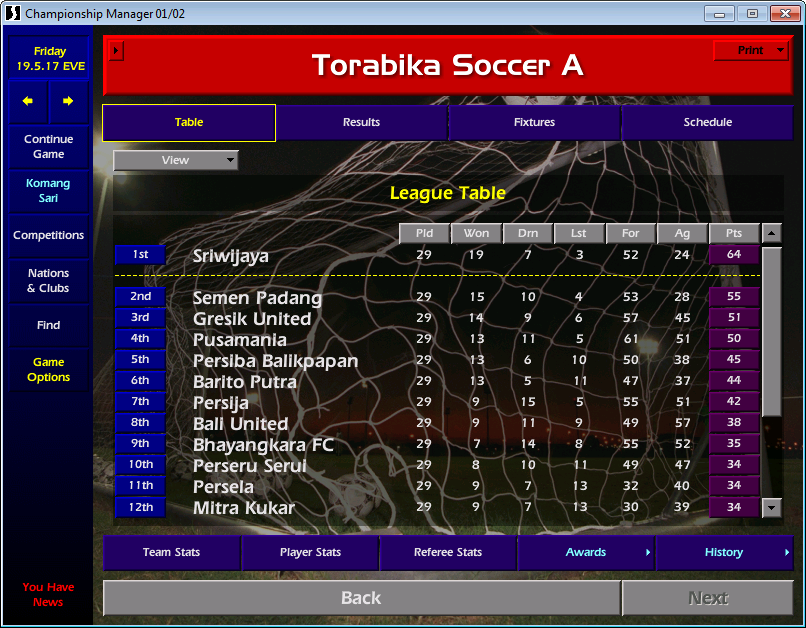Open the Awards submenu

click(586, 553)
